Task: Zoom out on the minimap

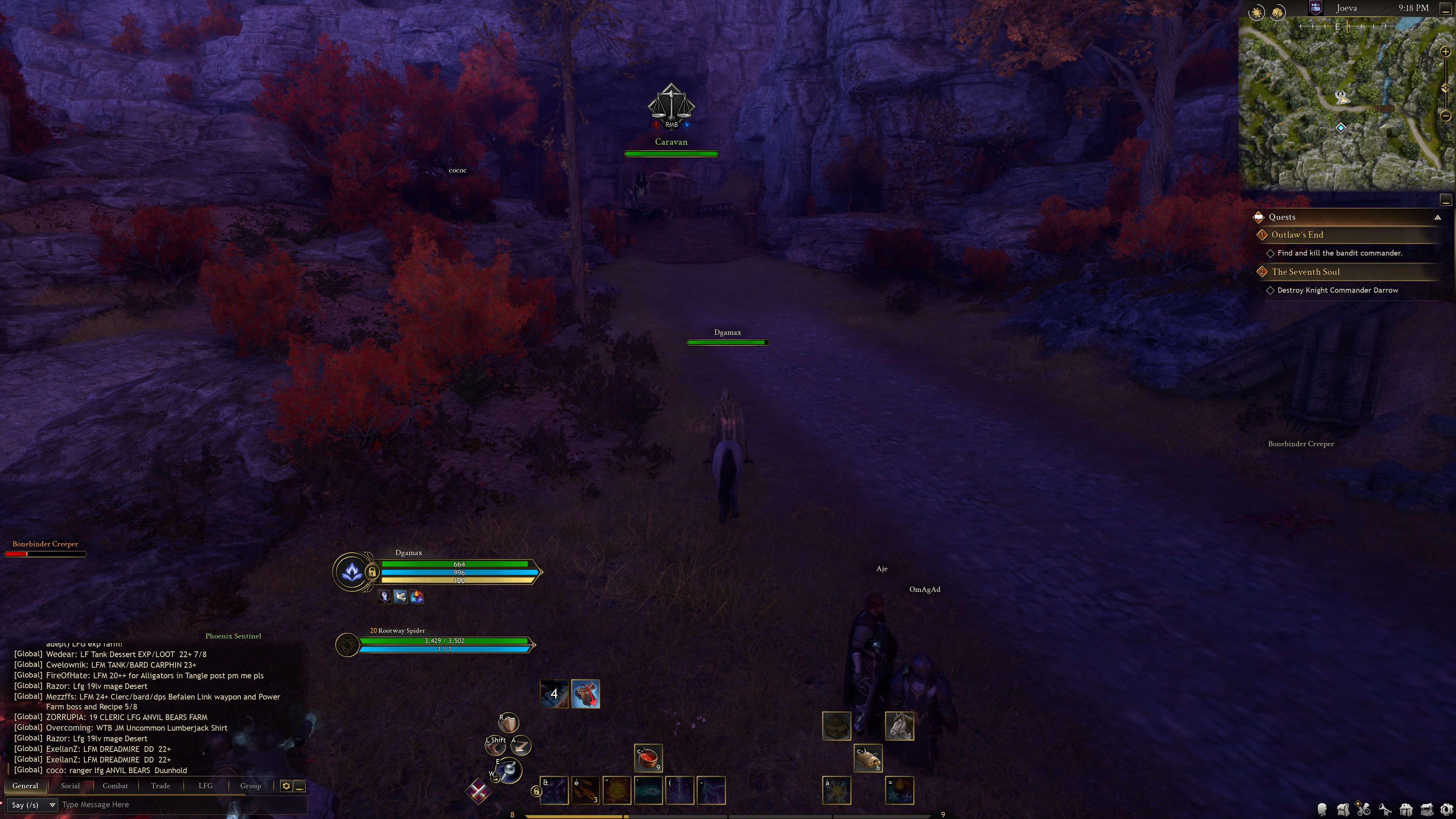Action: pos(1445,116)
